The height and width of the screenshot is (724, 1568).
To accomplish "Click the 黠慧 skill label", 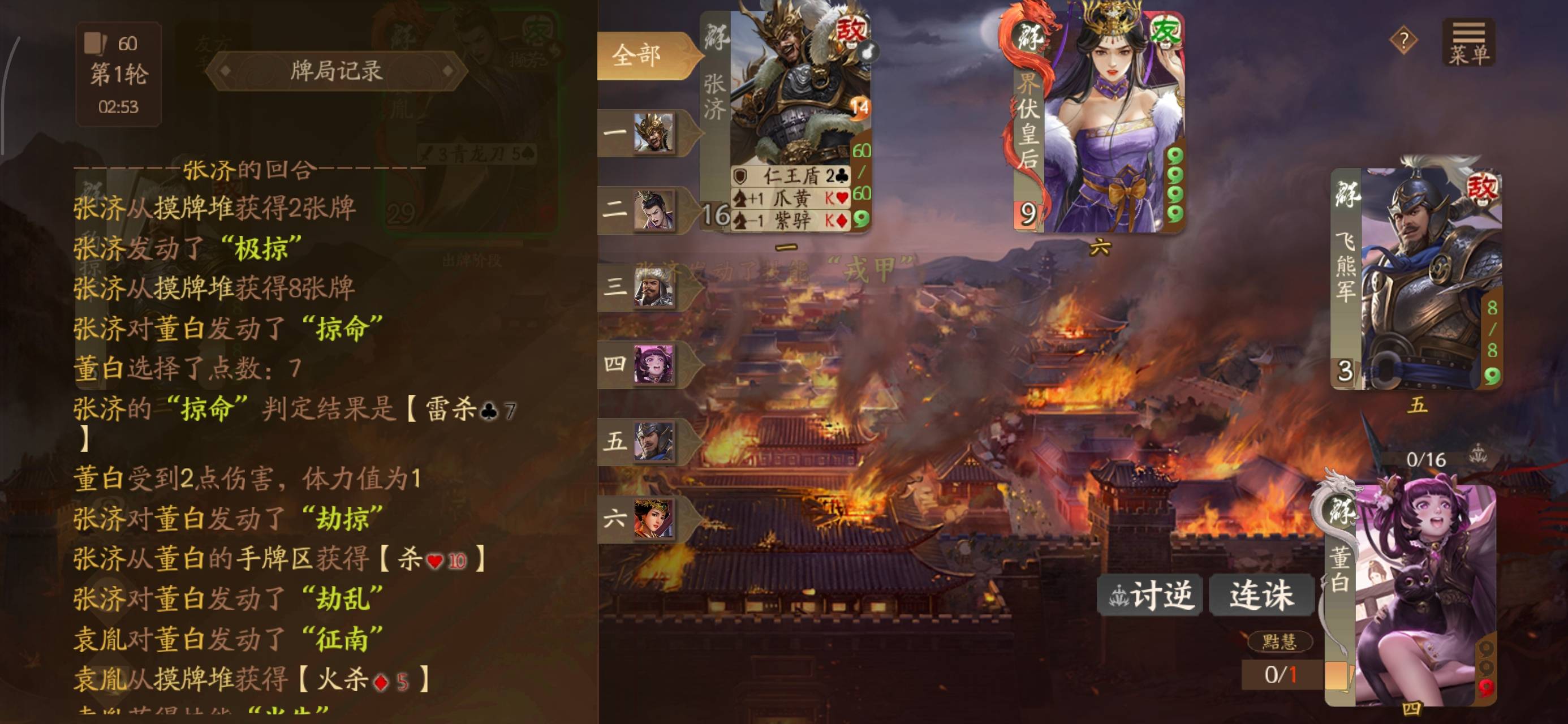I will 1279,641.
